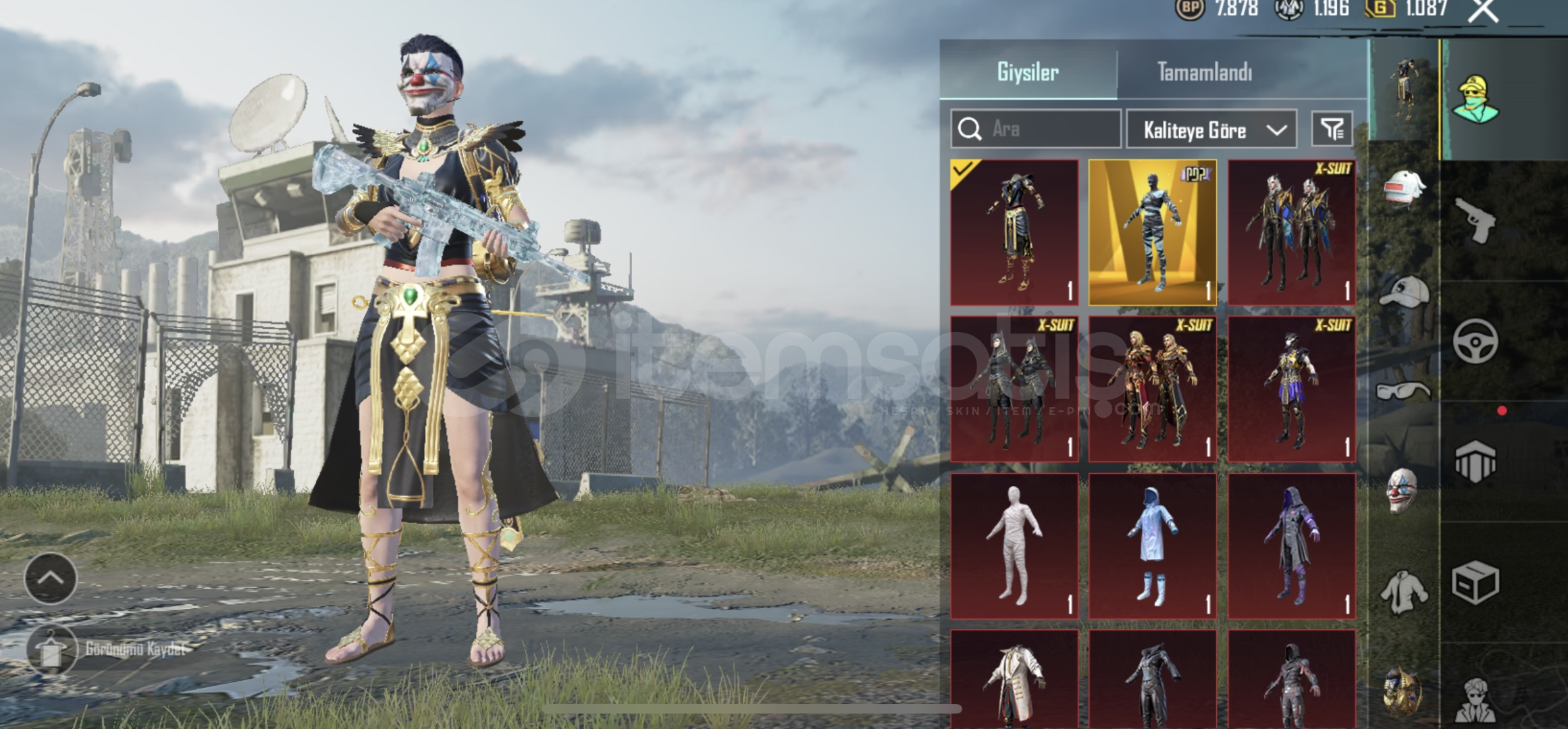The width and height of the screenshot is (1568, 729).
Task: Open the glasses category
Action: pyautogui.click(x=1403, y=391)
